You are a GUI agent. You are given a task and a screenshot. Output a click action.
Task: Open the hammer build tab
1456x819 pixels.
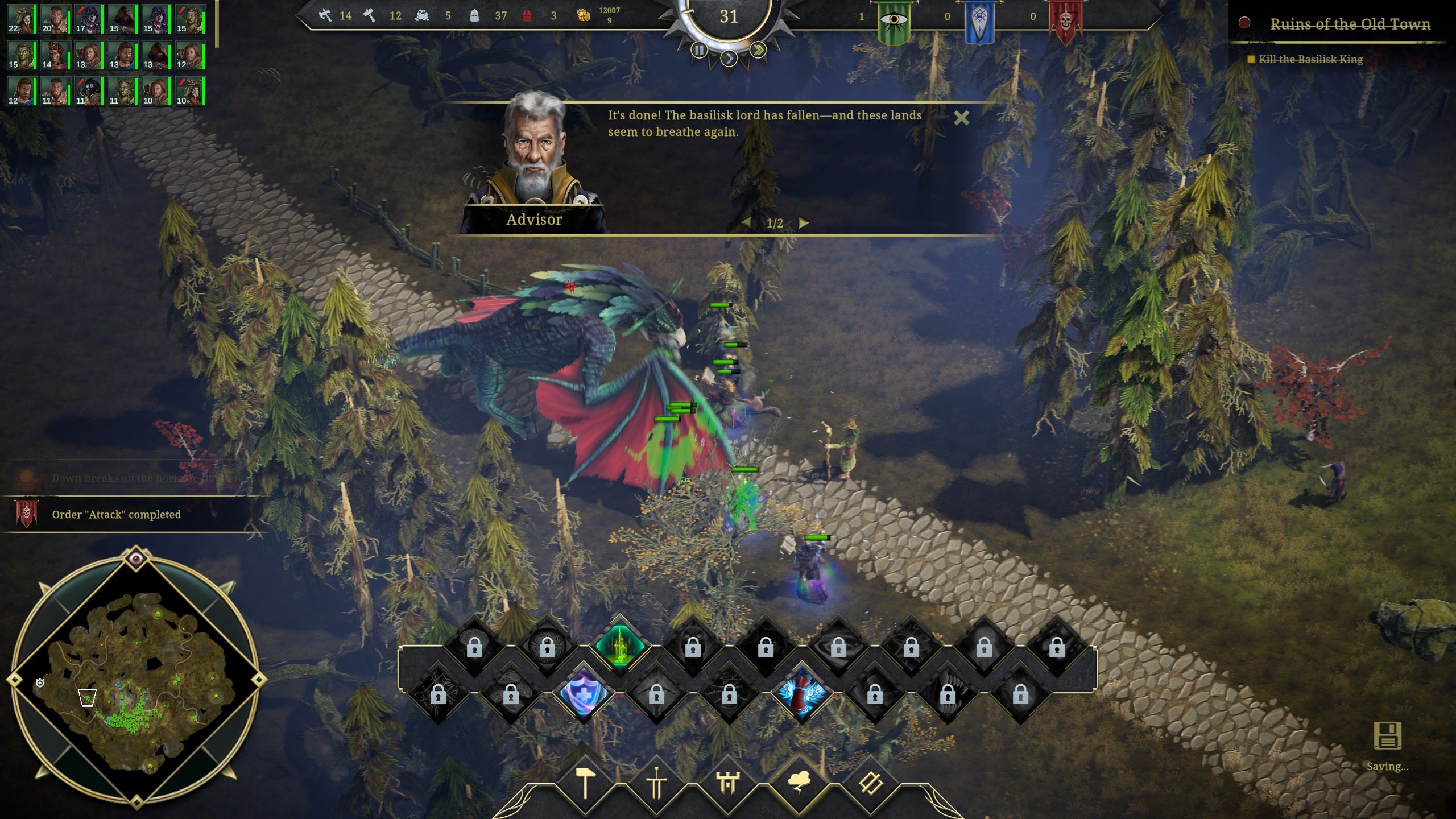pyautogui.click(x=584, y=784)
